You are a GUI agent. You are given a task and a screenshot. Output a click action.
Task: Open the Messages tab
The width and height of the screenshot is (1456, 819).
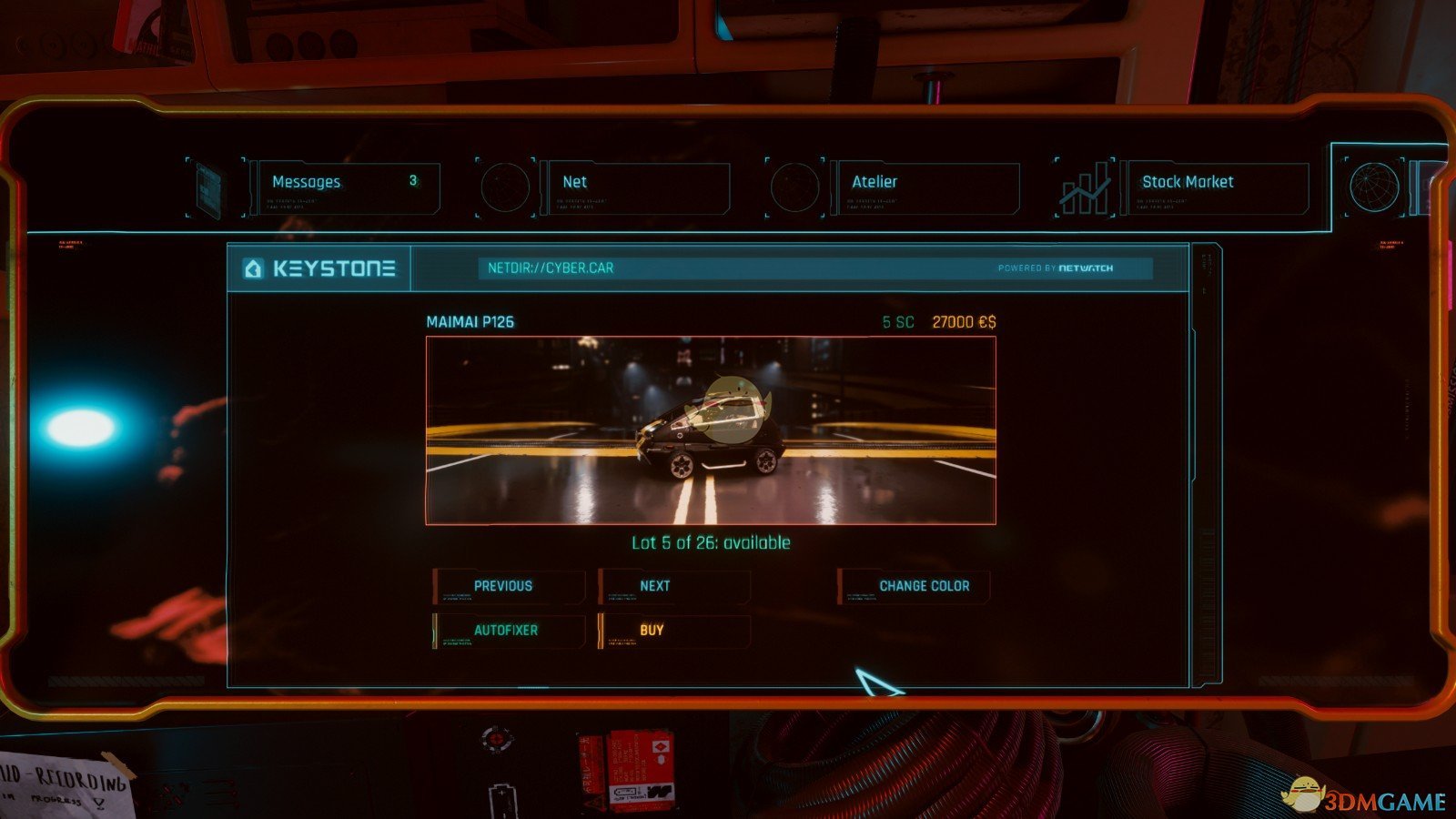(344, 187)
